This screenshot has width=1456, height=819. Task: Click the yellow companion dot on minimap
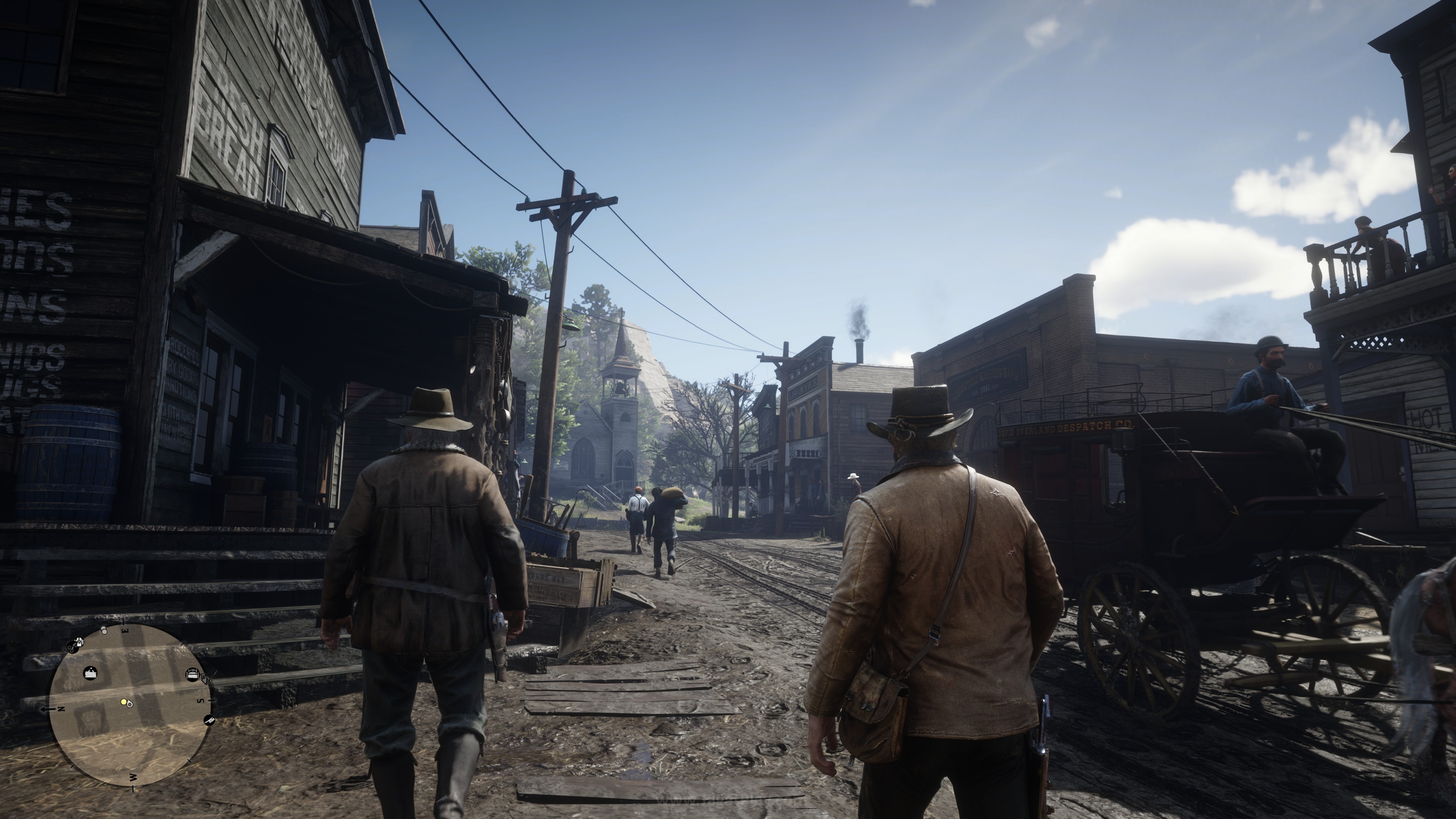click(124, 702)
